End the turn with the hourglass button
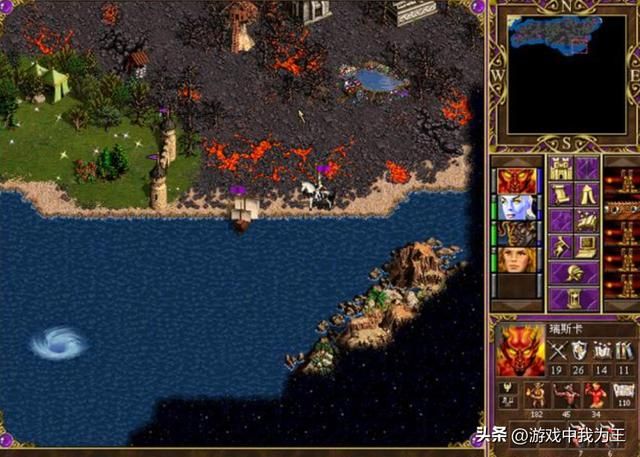This screenshot has height=457, width=640. pos(574,298)
